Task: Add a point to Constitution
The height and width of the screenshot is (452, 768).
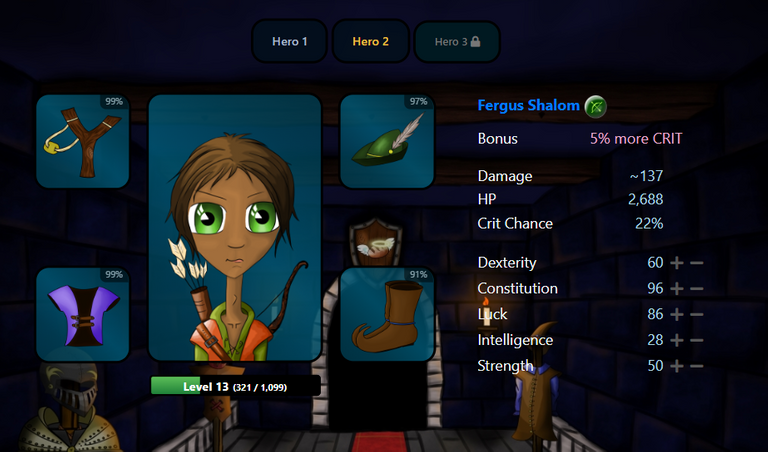Action: click(x=677, y=289)
